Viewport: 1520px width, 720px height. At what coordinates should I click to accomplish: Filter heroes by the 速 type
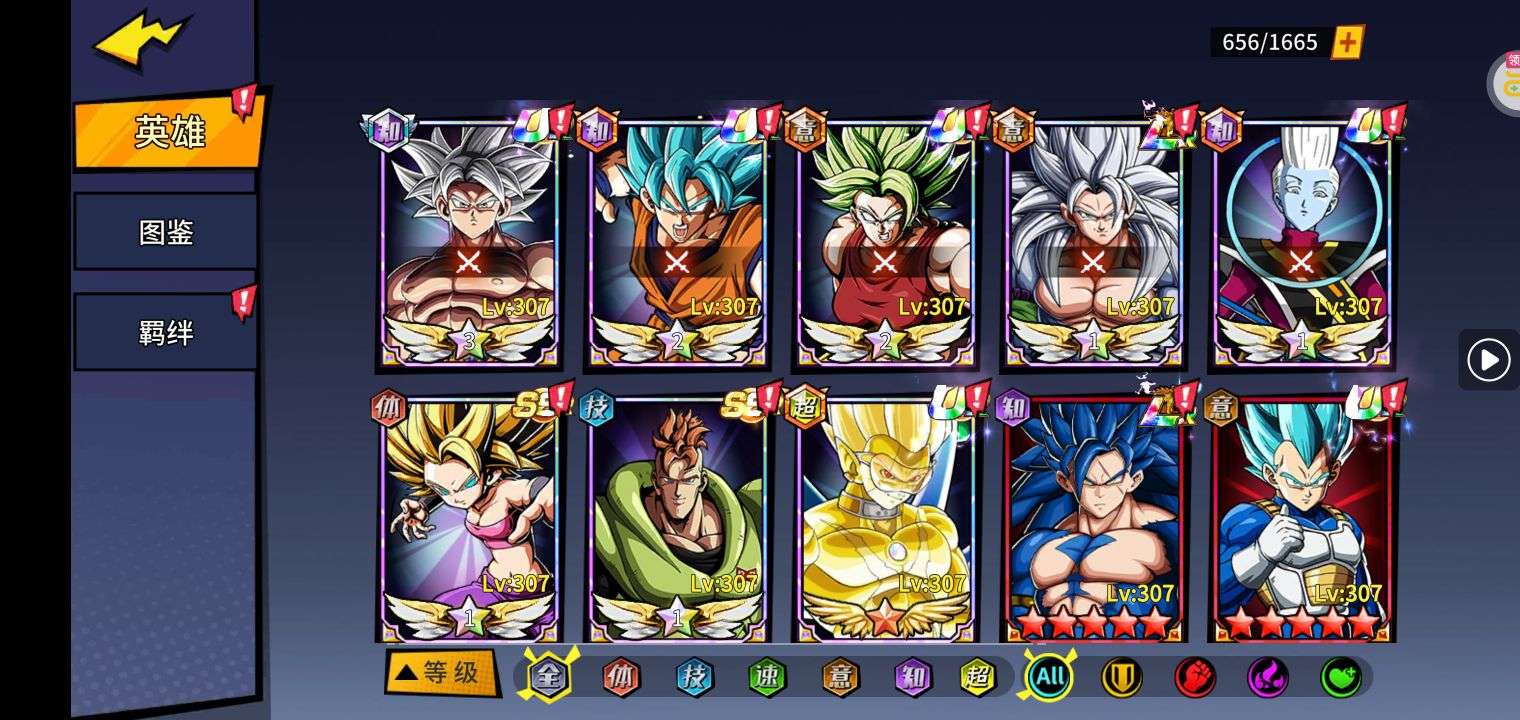(767, 678)
